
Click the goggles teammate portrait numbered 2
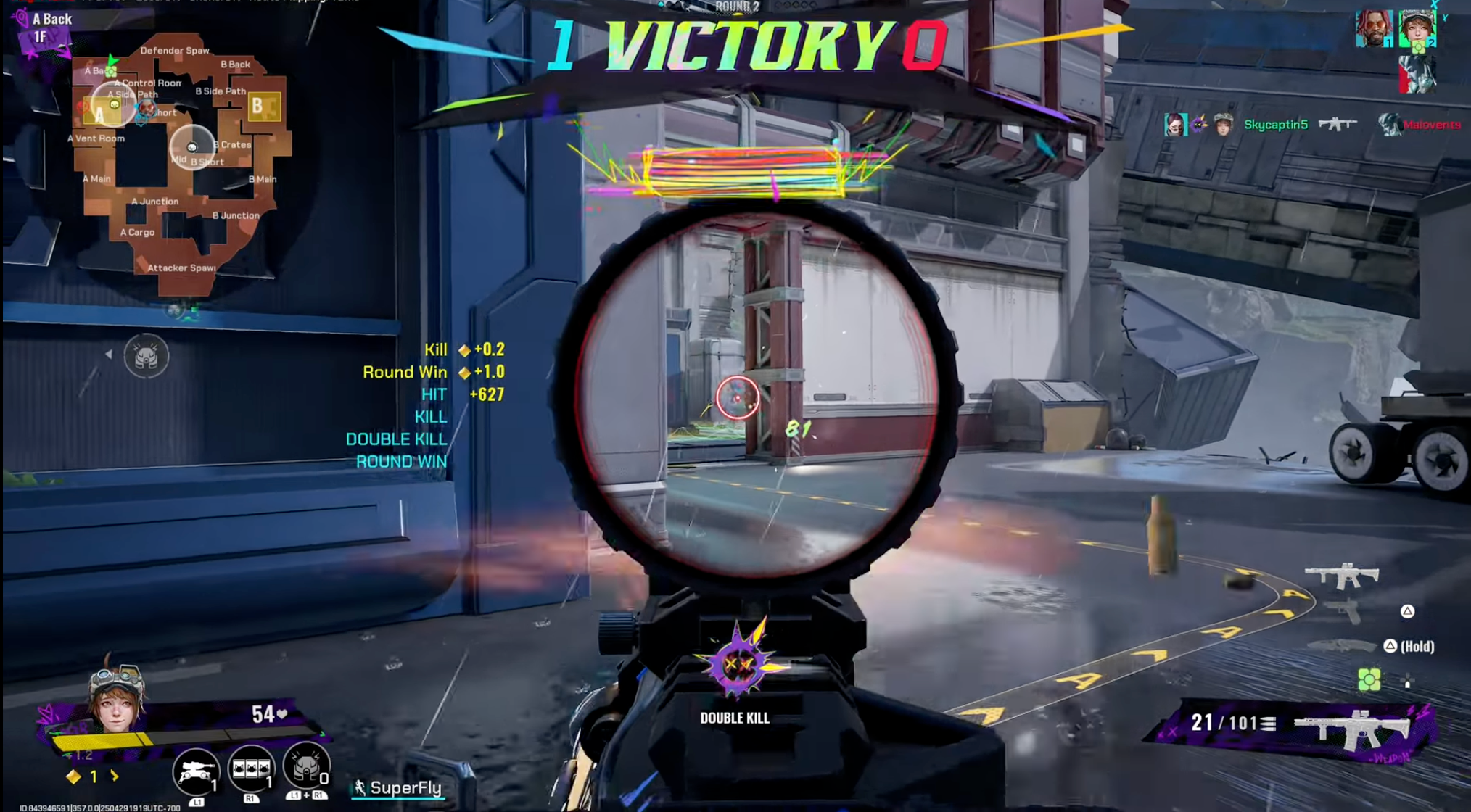tap(1417, 29)
